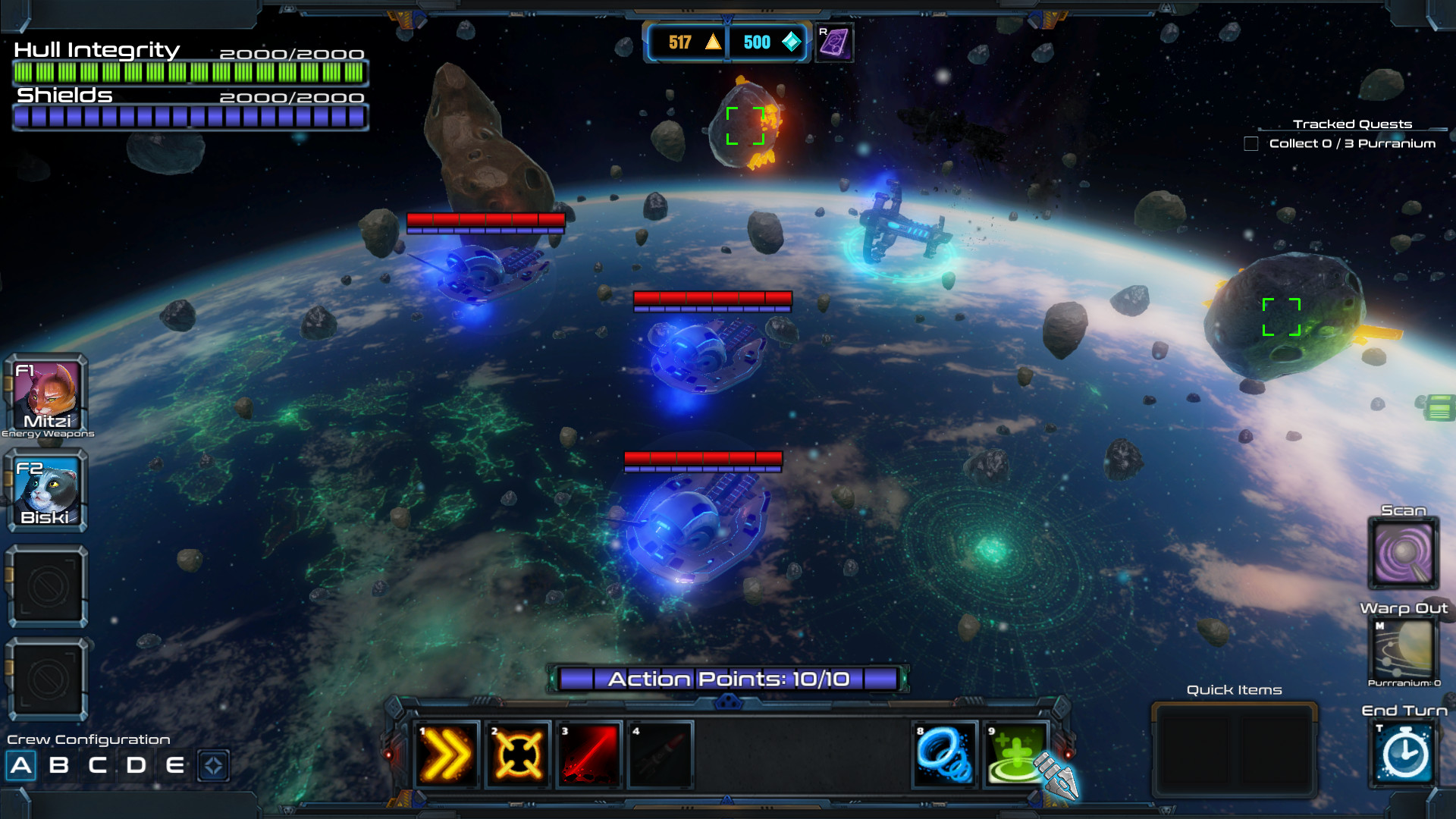Use the yellow crosshair targeting ability

tap(518, 755)
